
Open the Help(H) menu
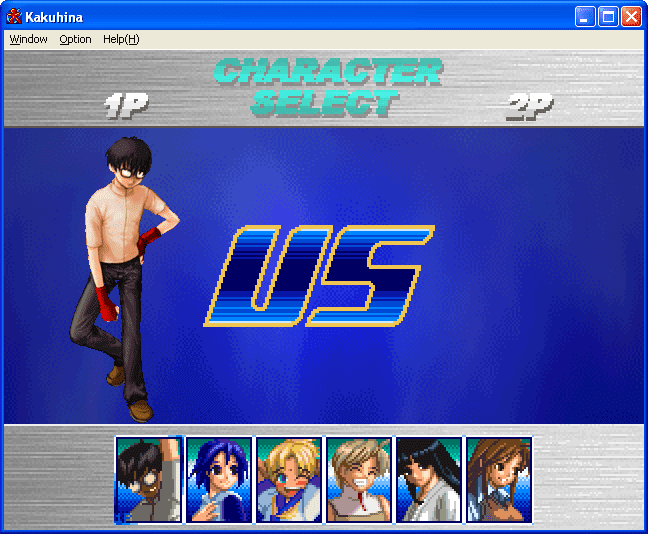click(x=121, y=39)
